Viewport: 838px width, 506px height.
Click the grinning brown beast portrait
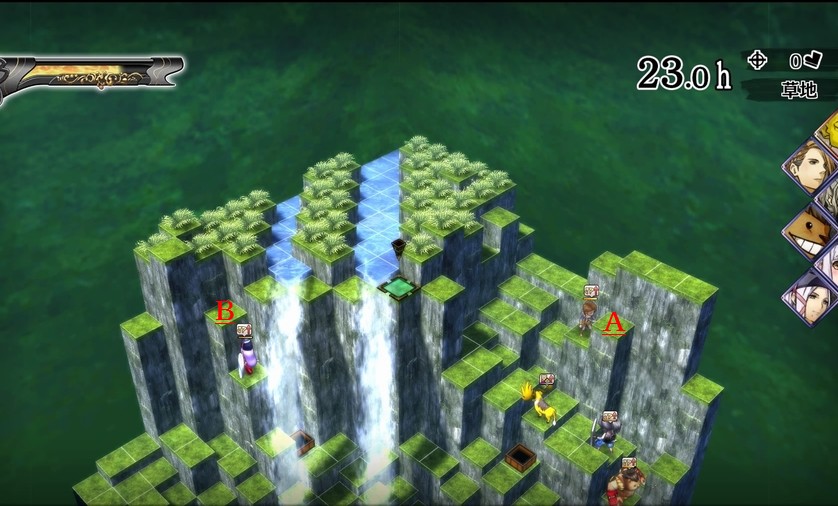[x=808, y=232]
